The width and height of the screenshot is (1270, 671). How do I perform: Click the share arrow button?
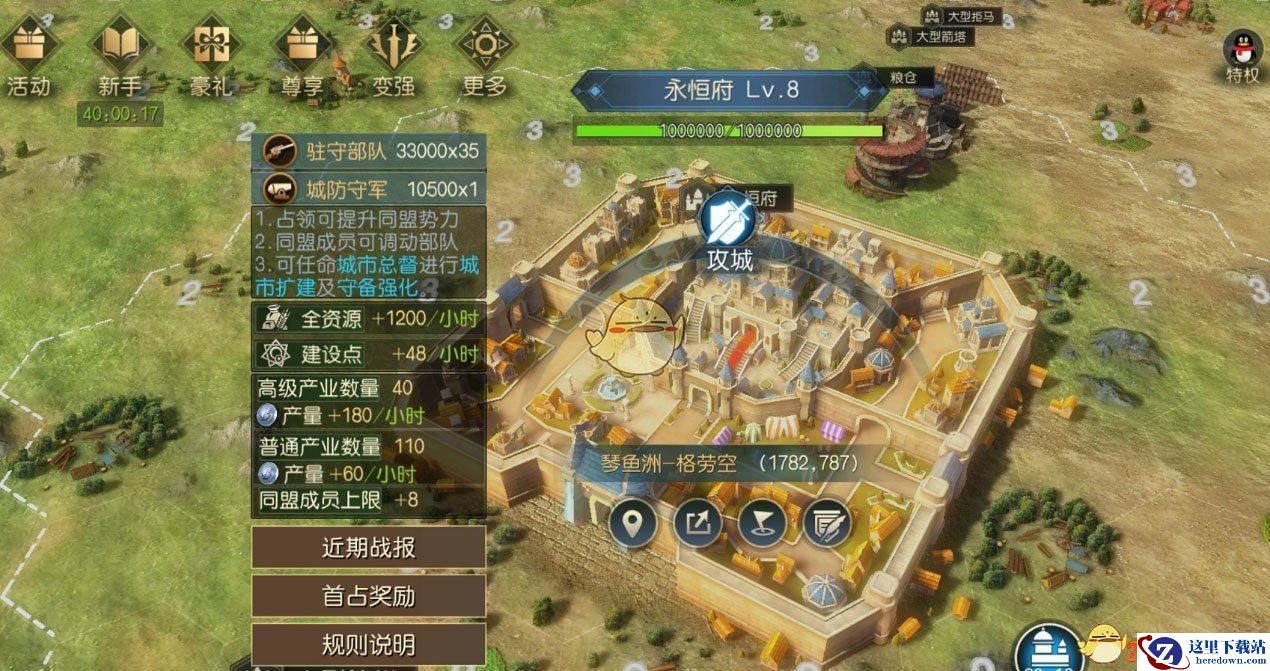[697, 522]
